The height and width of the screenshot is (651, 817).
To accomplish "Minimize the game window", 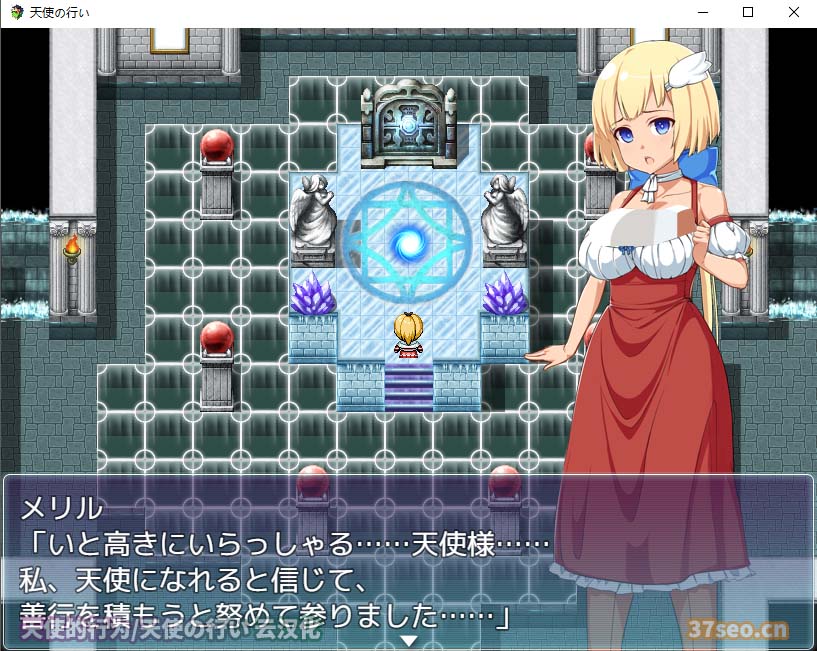I will pyautogui.click(x=701, y=13).
